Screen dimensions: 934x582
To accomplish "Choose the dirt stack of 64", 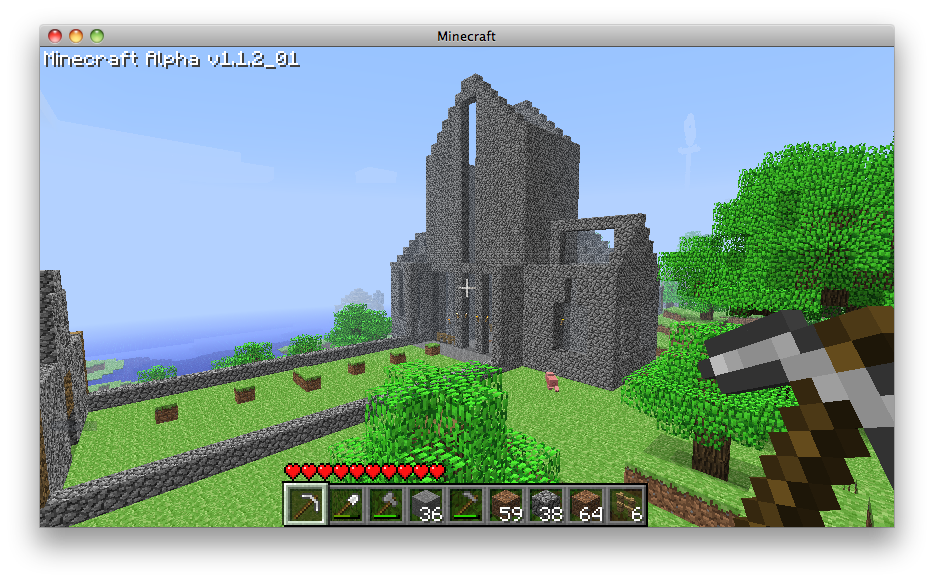I will point(586,505).
